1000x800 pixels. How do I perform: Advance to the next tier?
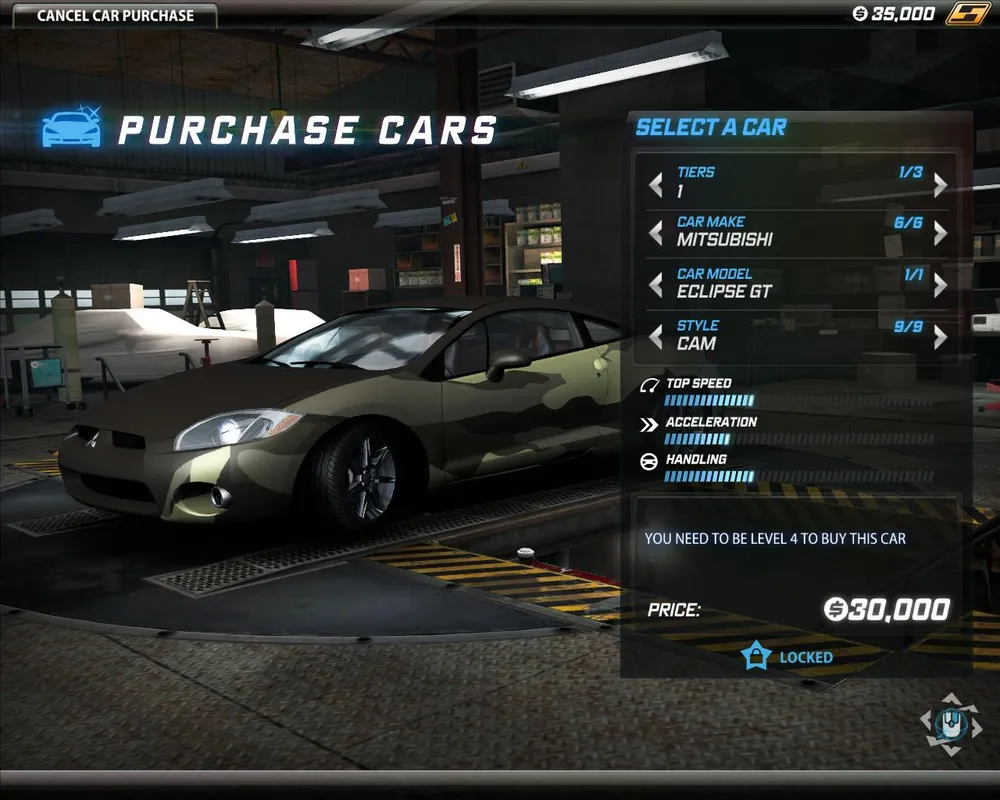click(940, 185)
